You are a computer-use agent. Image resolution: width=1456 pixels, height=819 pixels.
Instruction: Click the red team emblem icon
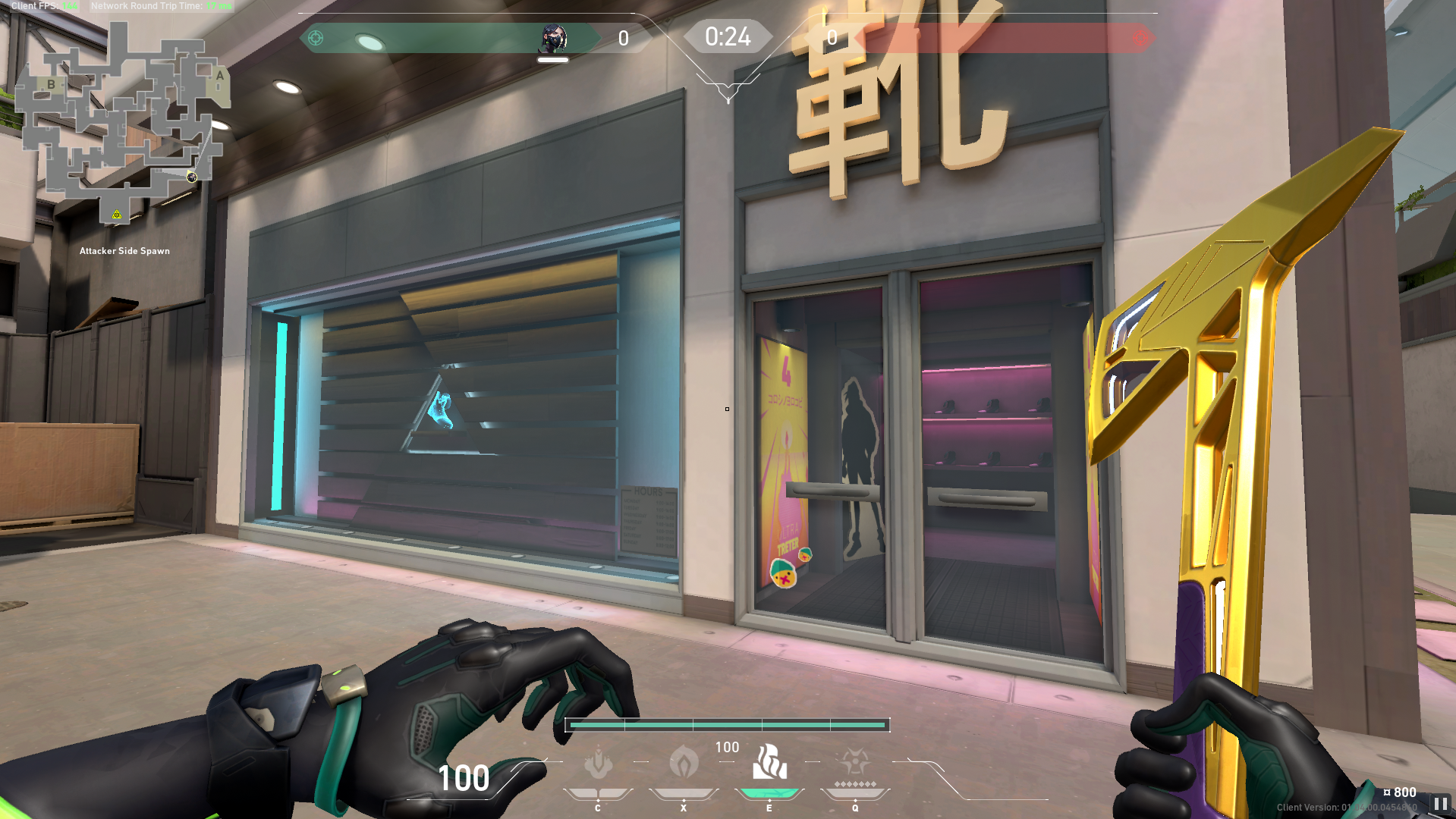[1140, 38]
